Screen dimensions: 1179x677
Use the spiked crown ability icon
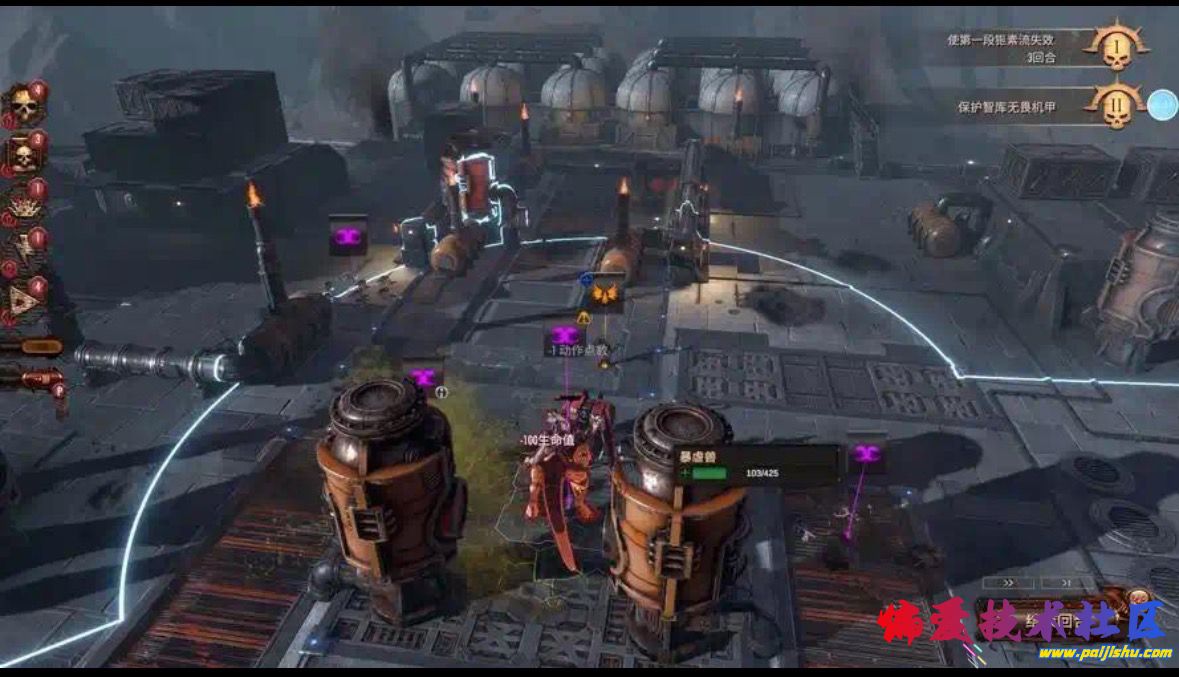[23, 206]
